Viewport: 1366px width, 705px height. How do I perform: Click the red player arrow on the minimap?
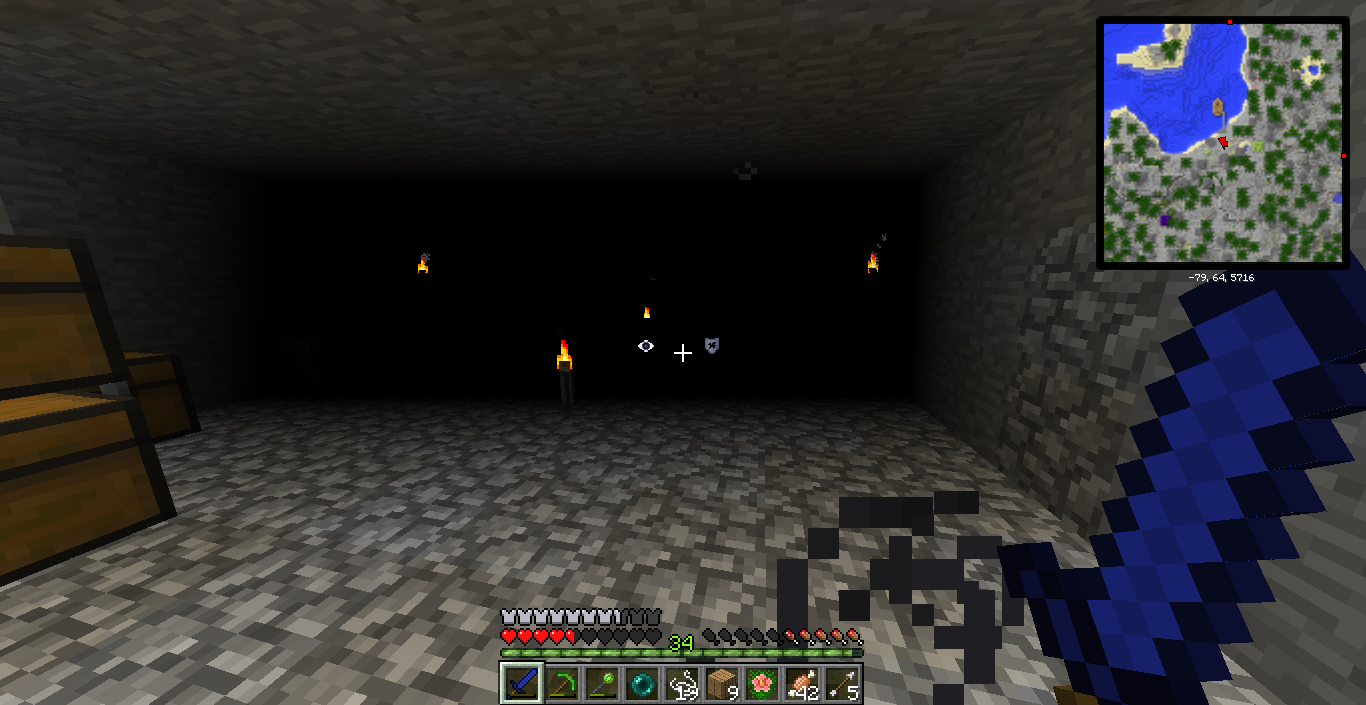click(1222, 143)
